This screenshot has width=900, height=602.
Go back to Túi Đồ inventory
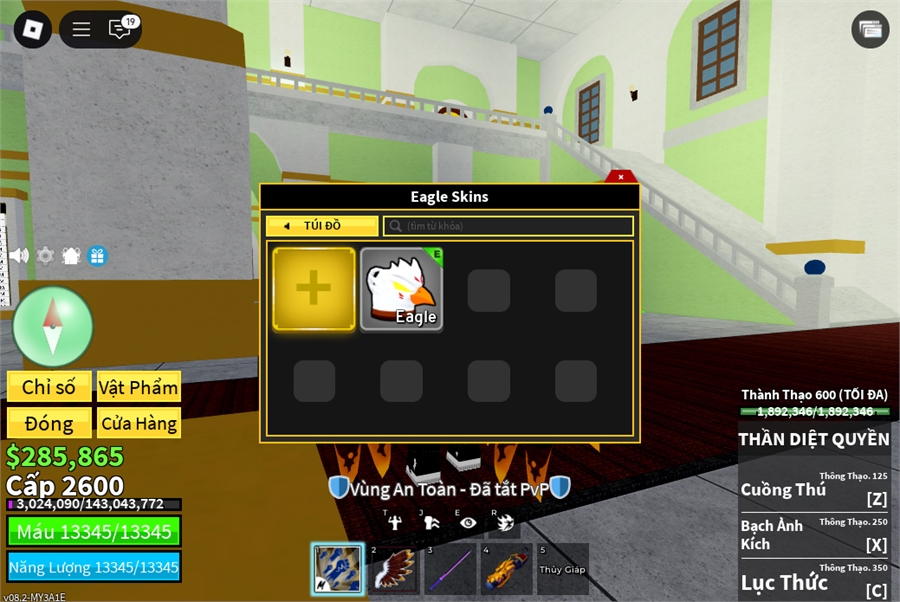click(321, 226)
